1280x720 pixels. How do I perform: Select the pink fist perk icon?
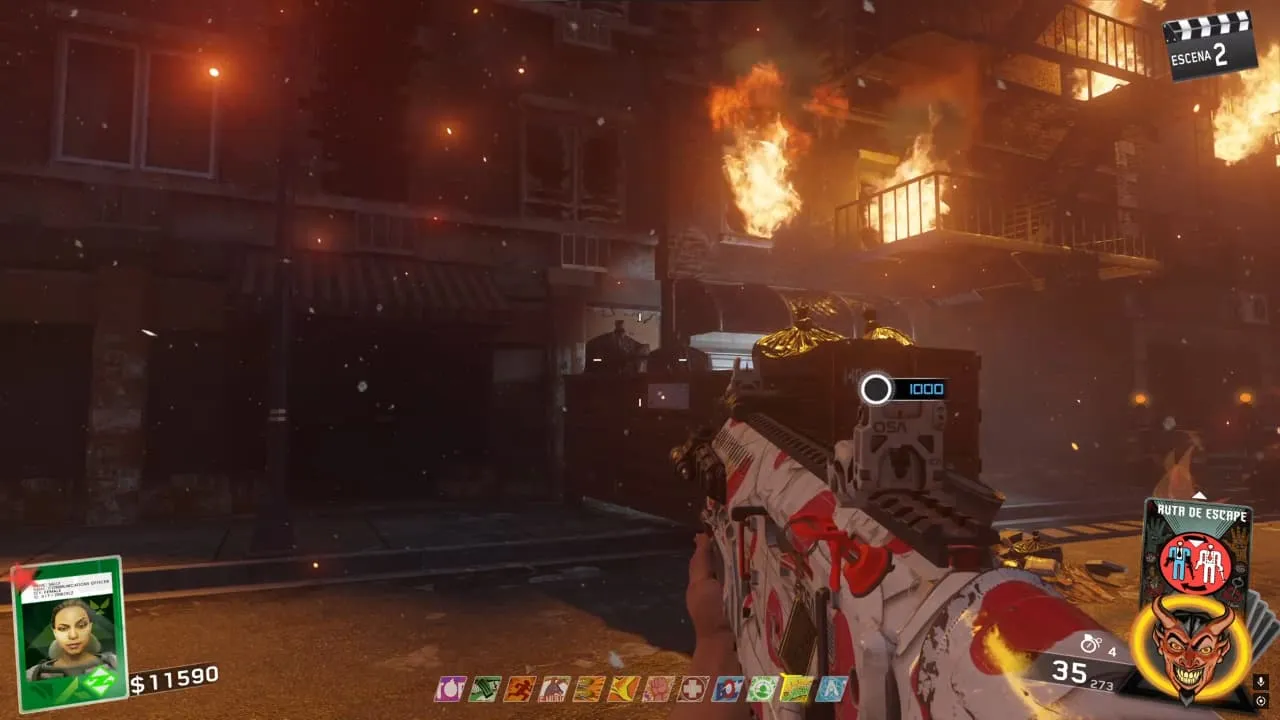click(x=658, y=688)
